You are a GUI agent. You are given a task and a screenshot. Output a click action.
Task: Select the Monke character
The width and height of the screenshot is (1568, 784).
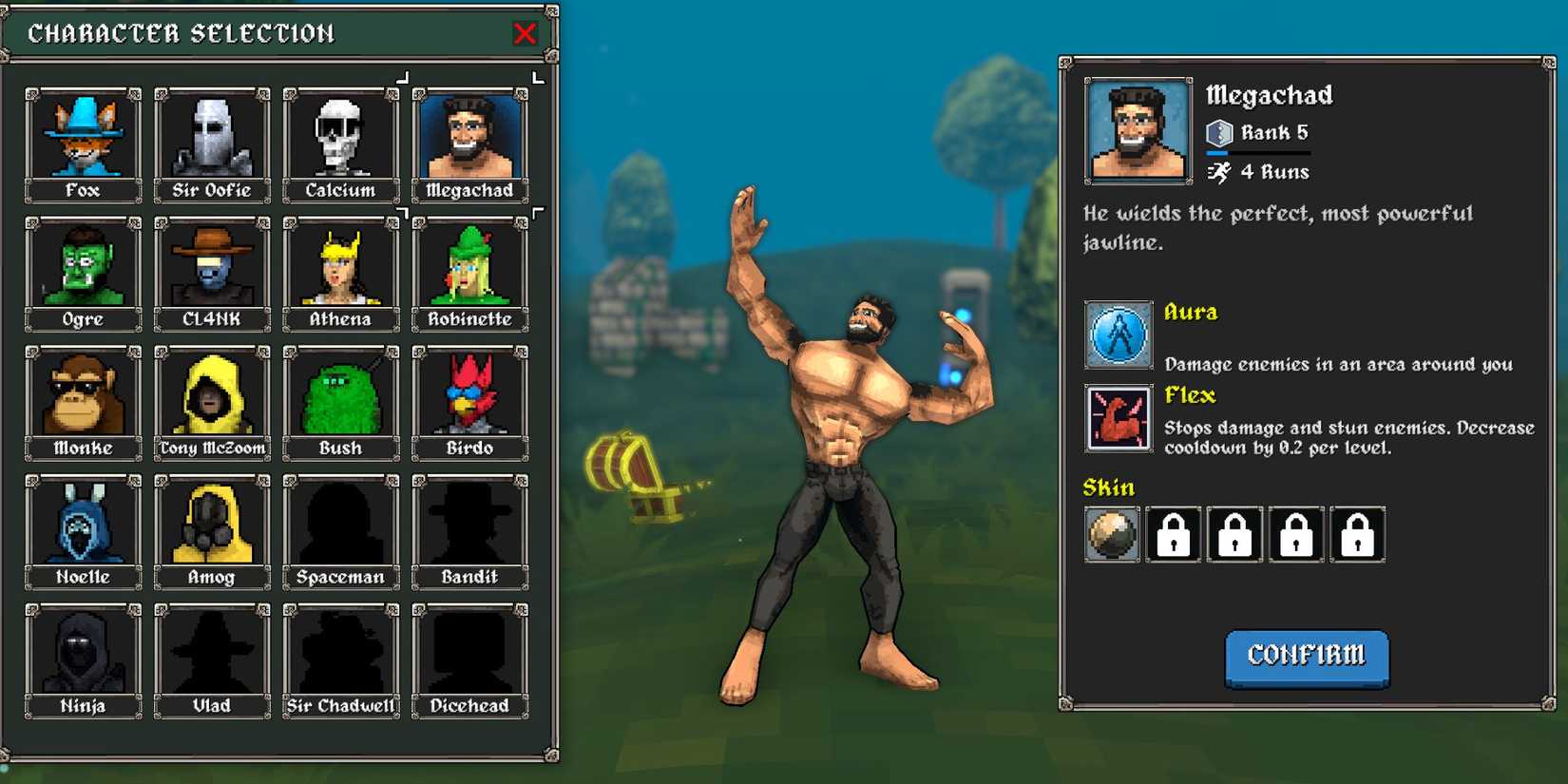[x=83, y=396]
